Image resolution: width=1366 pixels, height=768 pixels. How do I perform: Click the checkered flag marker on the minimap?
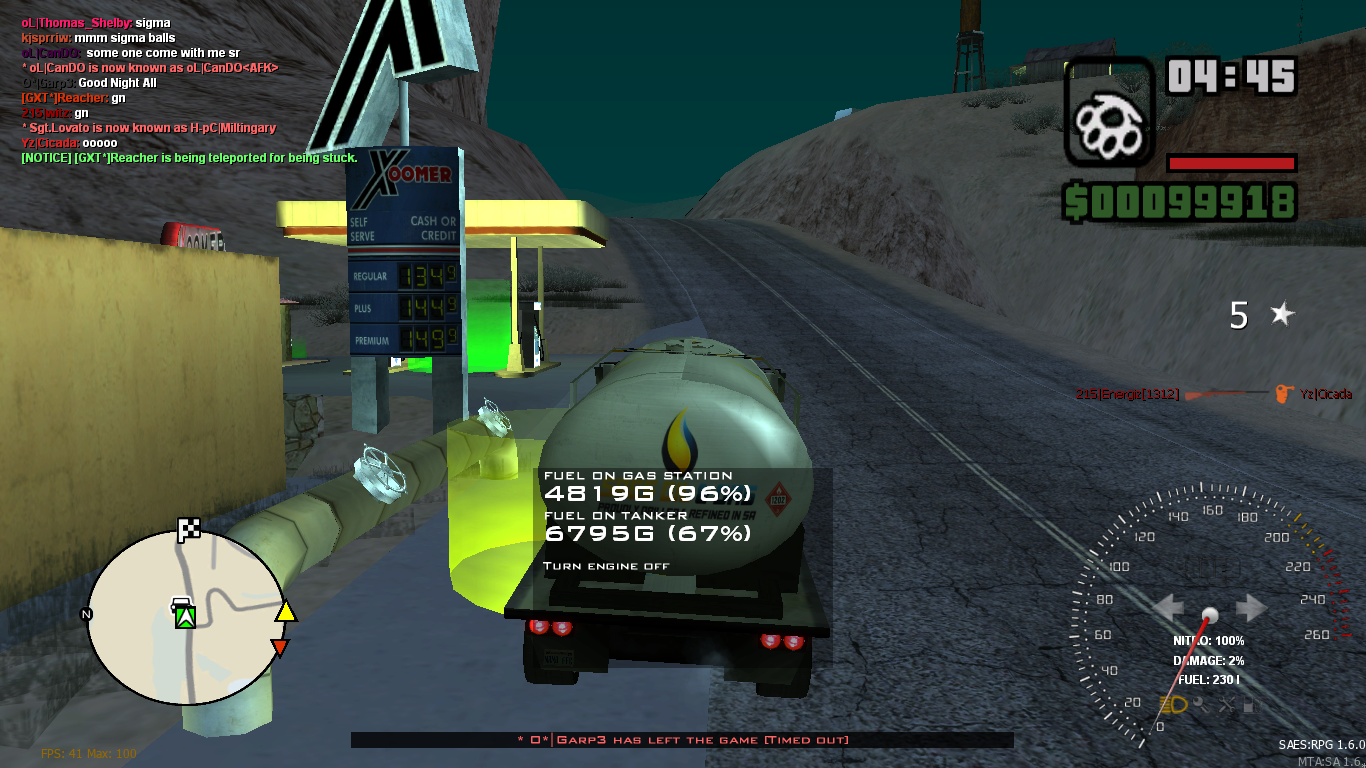click(189, 529)
